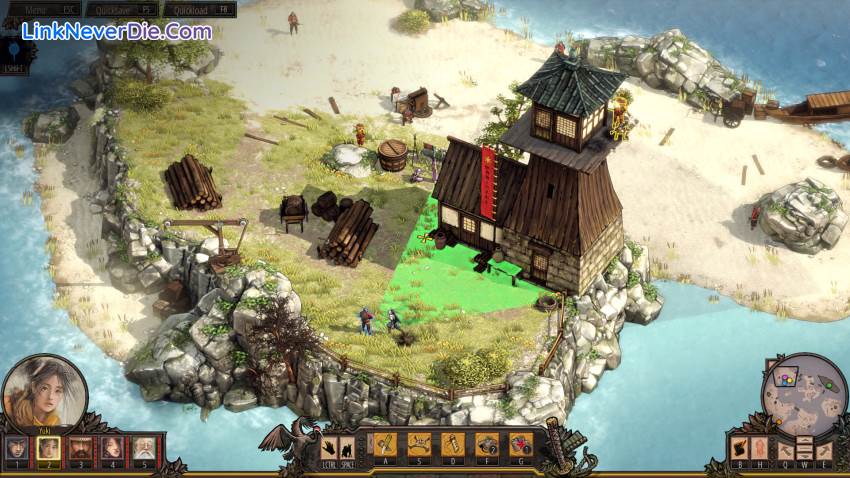Equip the pistol item slot
850x478 pixels.
(x=487, y=444)
